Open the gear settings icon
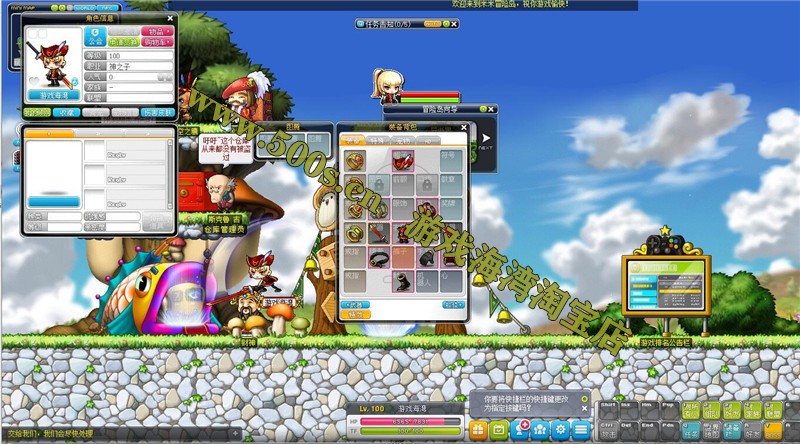Viewport: 800px width, 444px height. tap(559, 429)
